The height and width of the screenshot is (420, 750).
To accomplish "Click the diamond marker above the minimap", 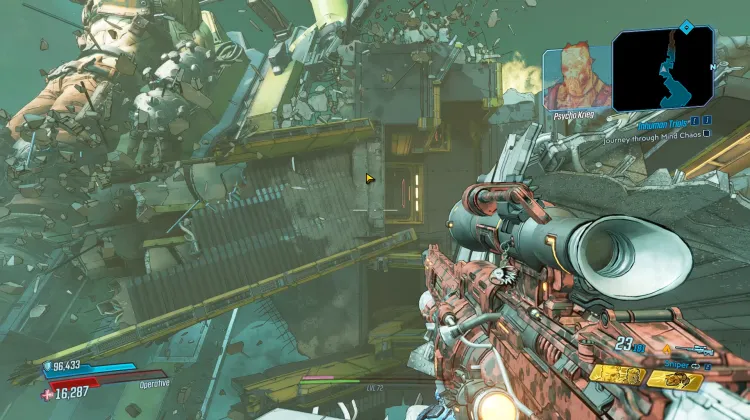I will (x=685, y=27).
